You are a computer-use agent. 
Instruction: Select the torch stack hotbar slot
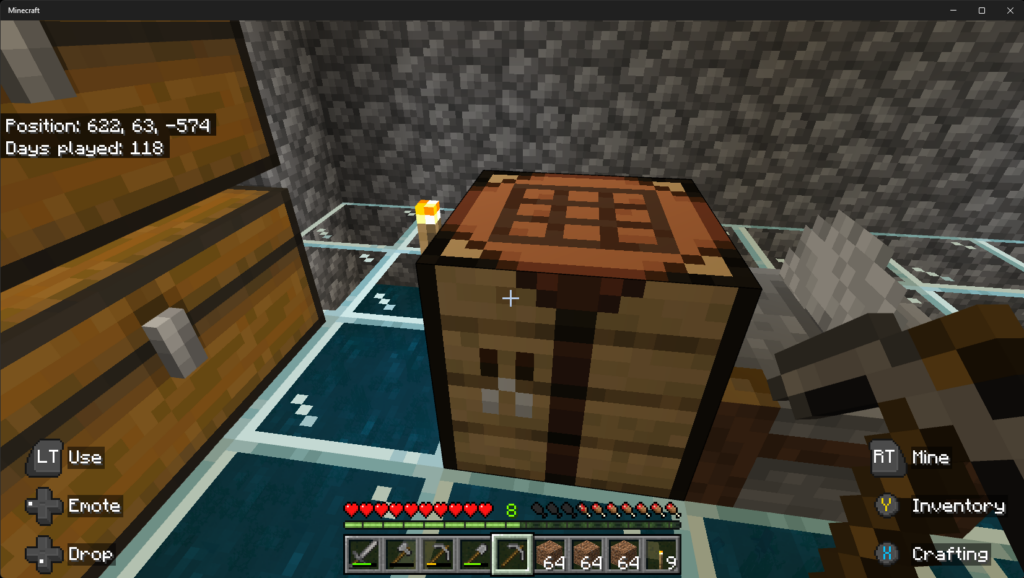pyautogui.click(x=661, y=554)
